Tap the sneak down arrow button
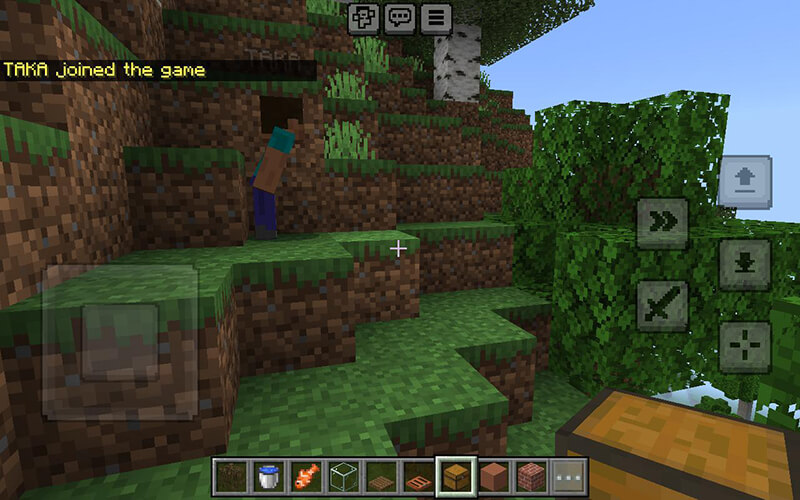Viewport: 800px width, 500px height. click(x=744, y=264)
